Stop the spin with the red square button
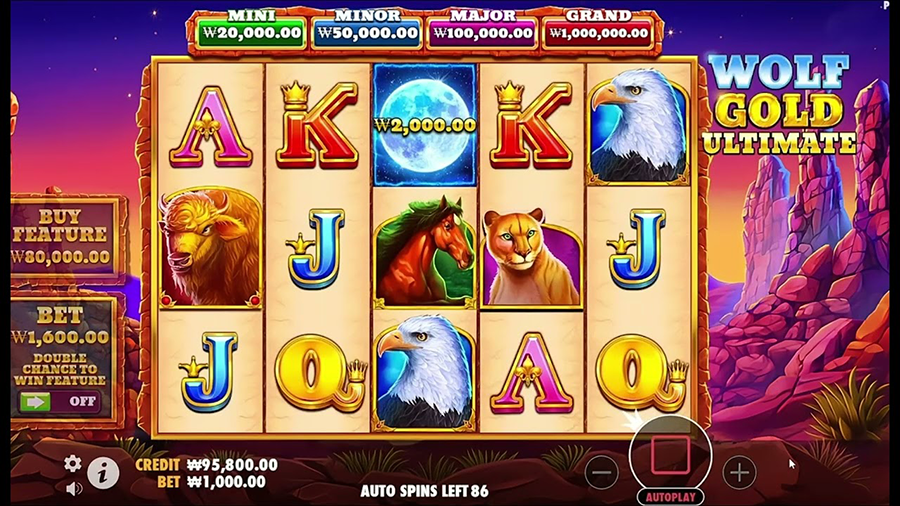 (670, 457)
